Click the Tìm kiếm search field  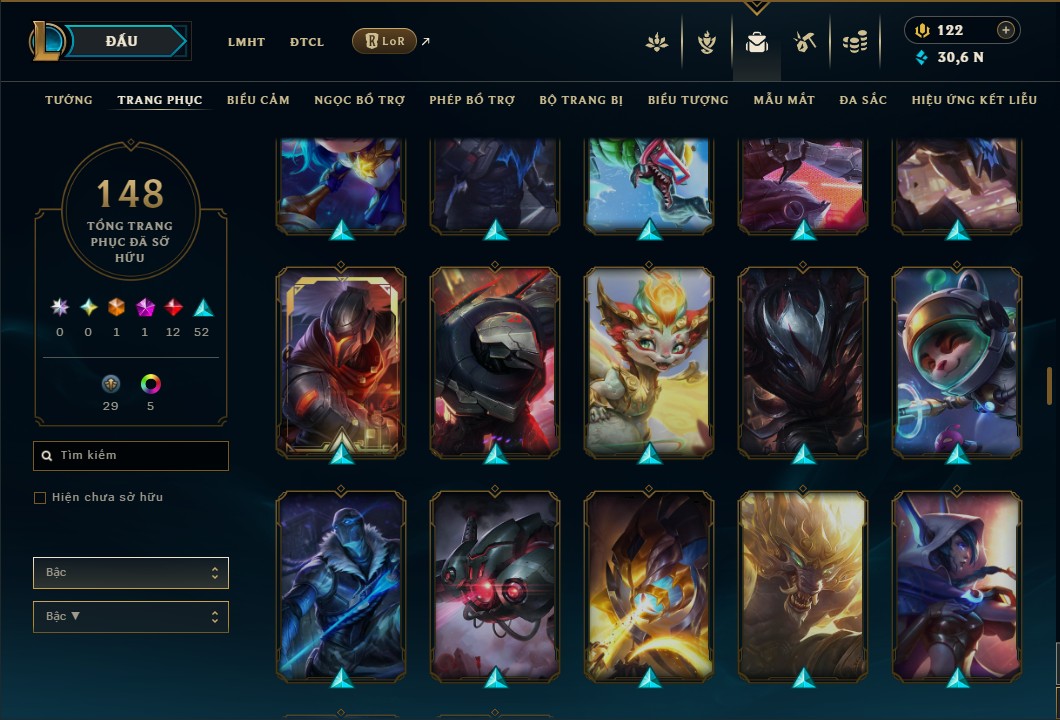[x=131, y=456]
